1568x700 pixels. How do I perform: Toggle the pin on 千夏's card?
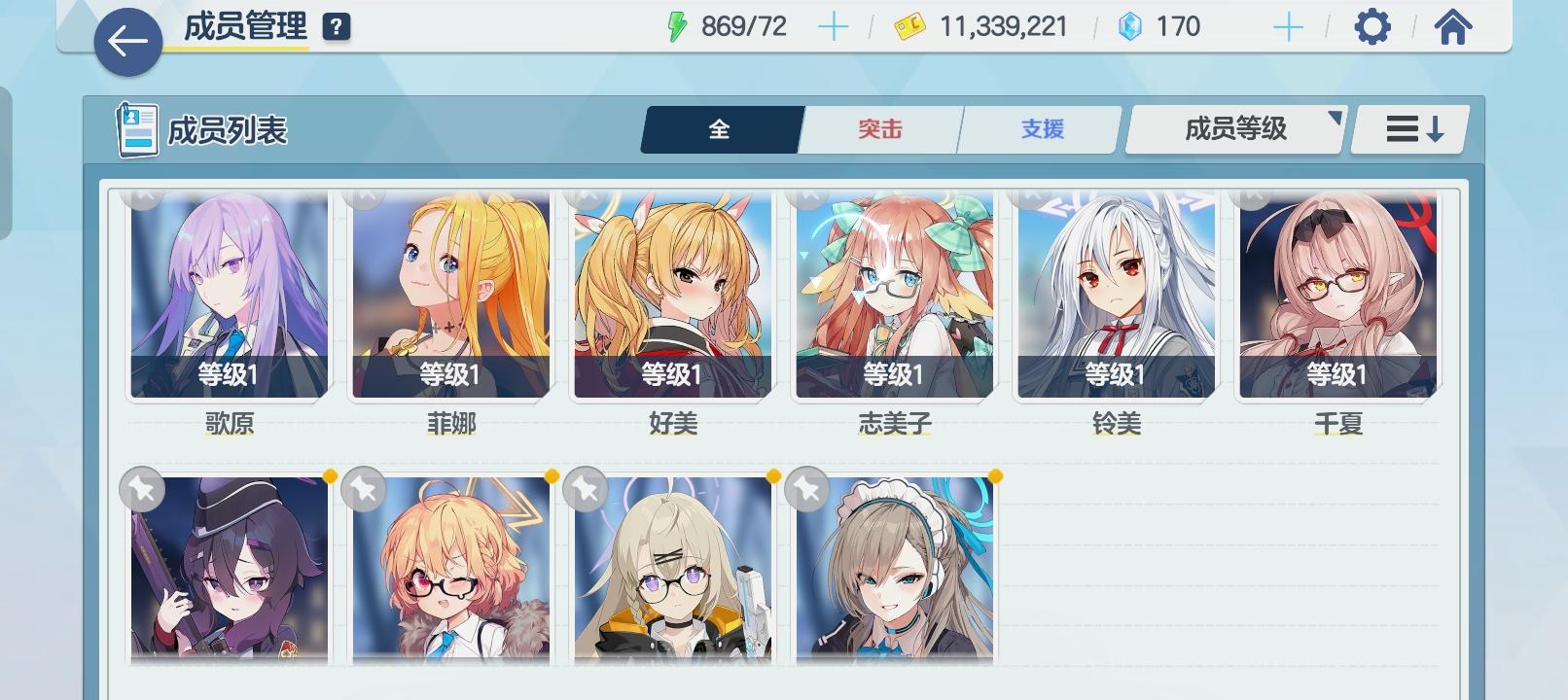click(x=1254, y=195)
